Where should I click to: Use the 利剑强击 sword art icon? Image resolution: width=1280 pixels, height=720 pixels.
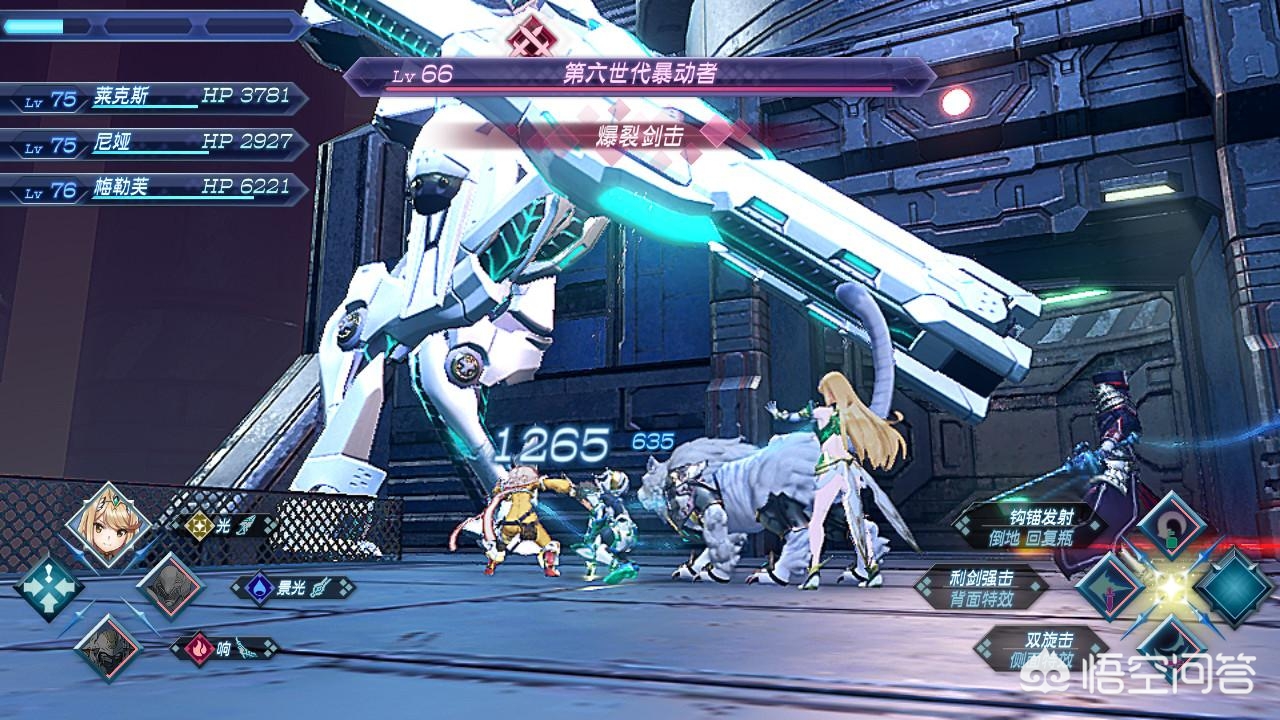pos(1110,587)
